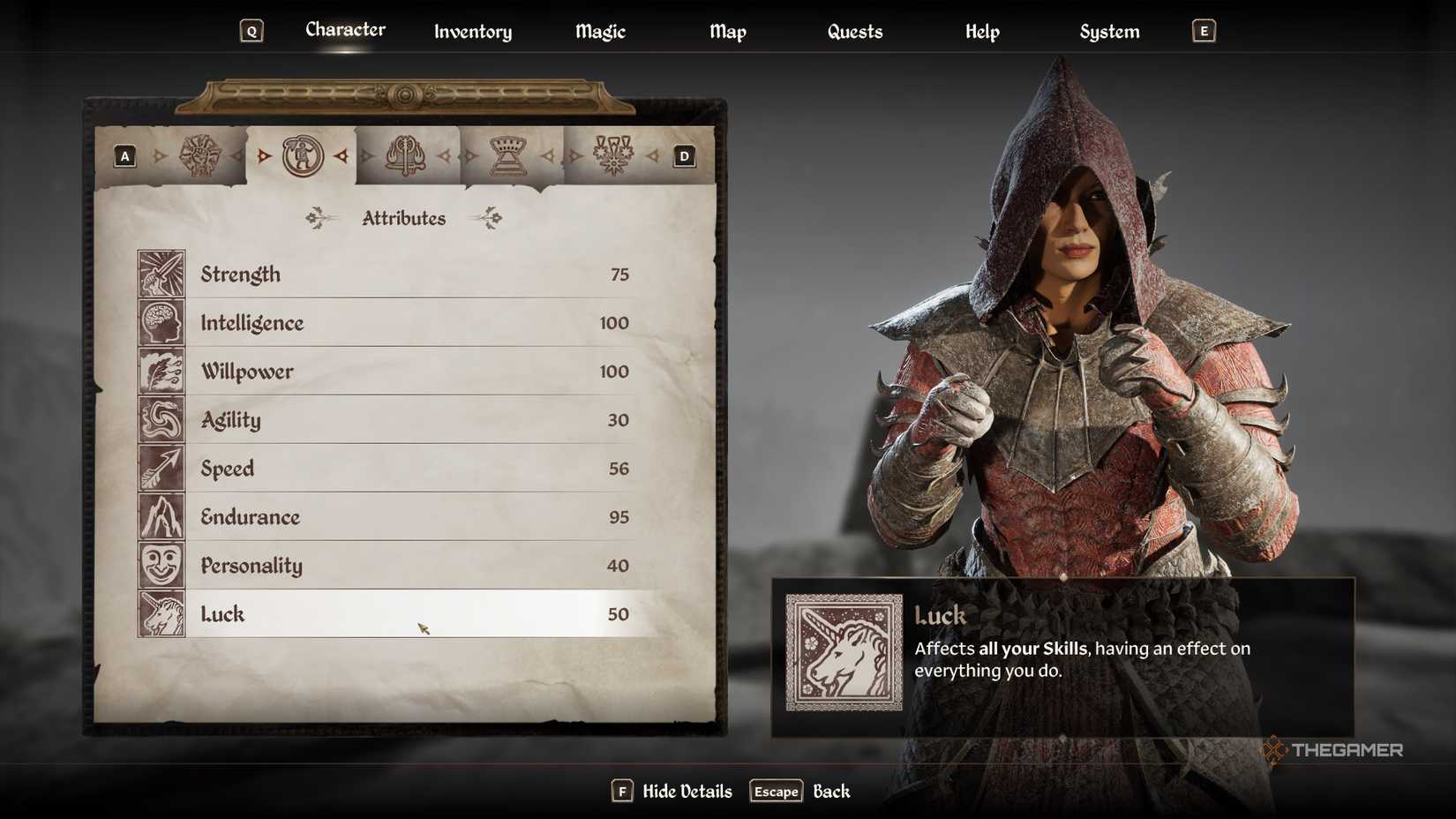Click the Agility snake icon
1456x819 pixels.
pyautogui.click(x=161, y=420)
